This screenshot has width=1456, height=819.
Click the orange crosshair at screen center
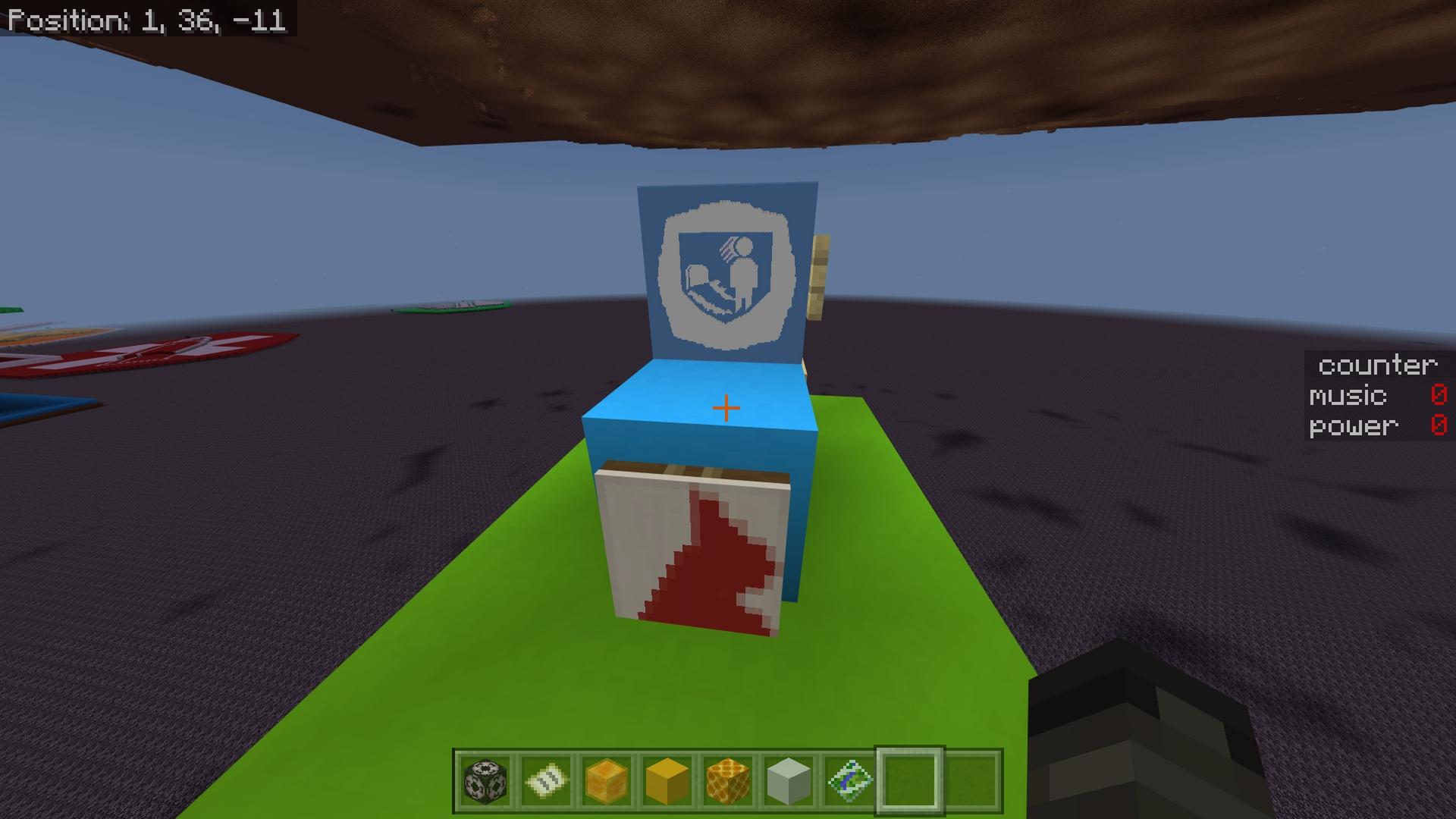point(726,407)
